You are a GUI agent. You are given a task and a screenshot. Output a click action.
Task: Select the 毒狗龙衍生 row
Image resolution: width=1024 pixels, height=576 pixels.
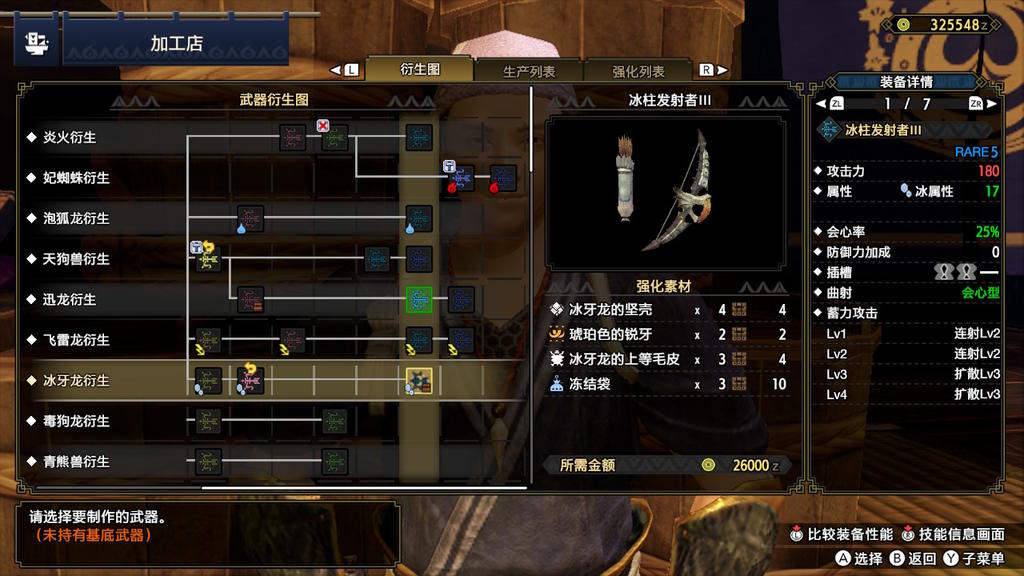[76, 421]
